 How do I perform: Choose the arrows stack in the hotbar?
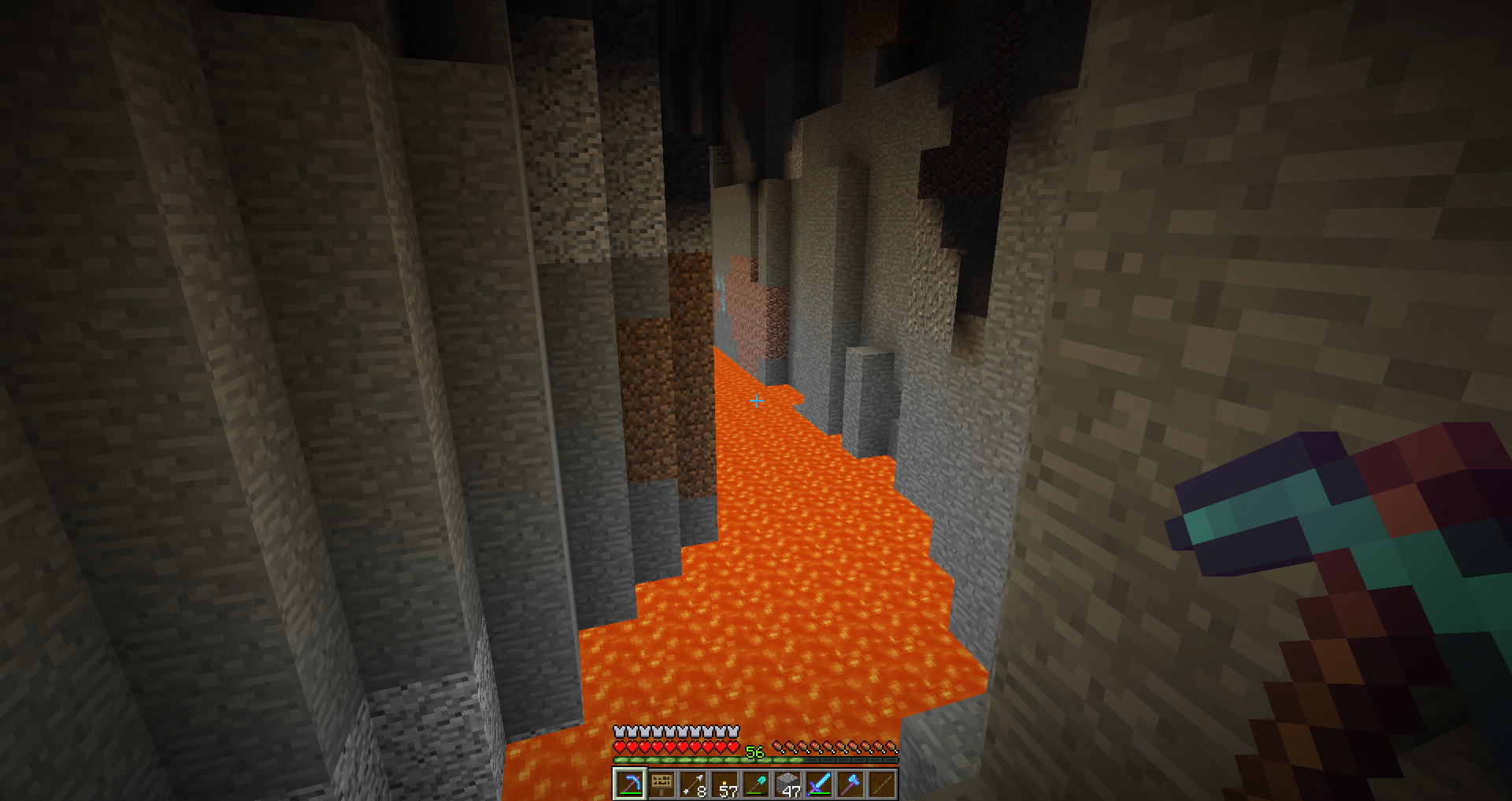click(693, 784)
